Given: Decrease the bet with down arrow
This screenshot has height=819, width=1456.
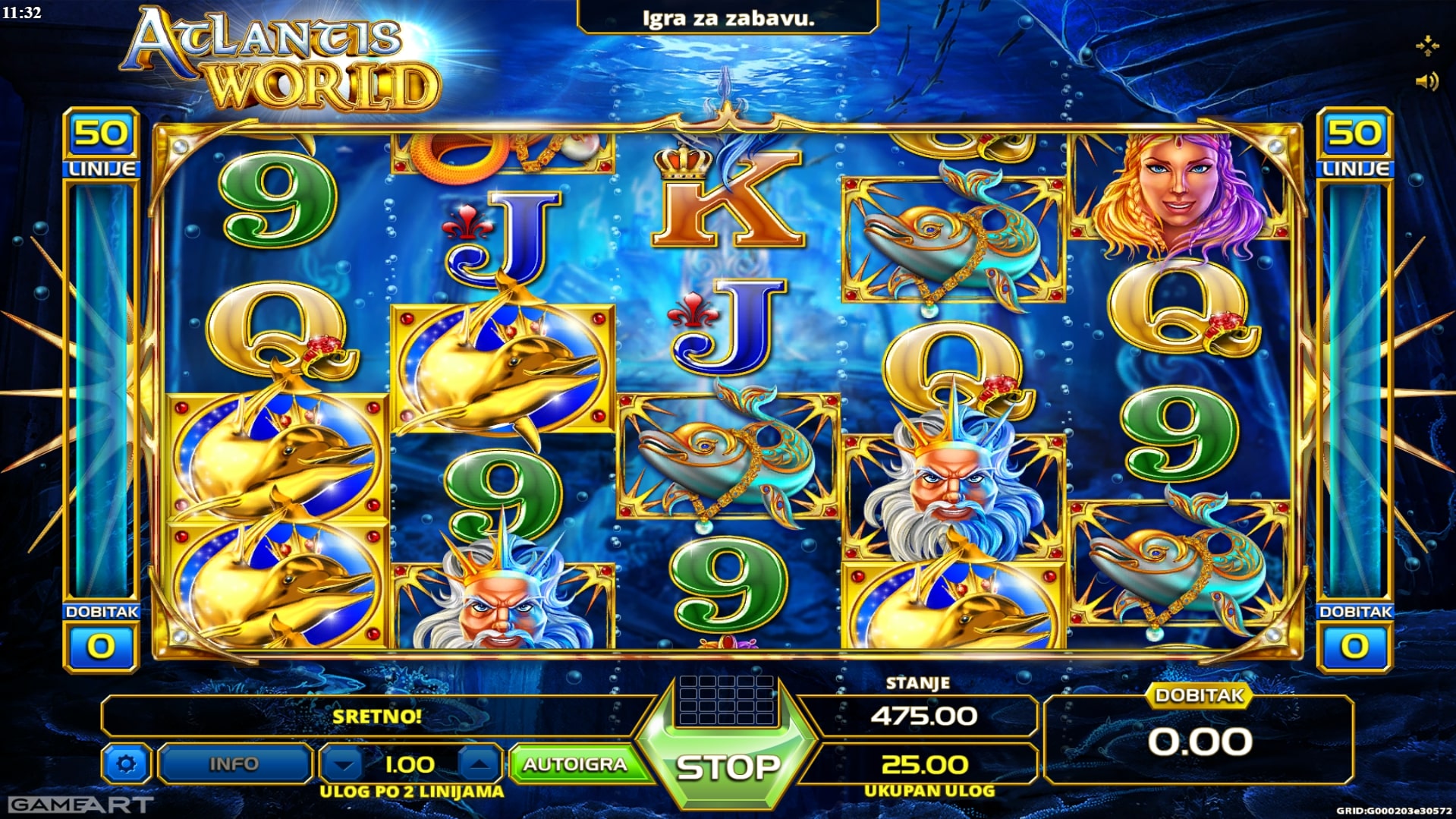Looking at the screenshot, I should pyautogui.click(x=344, y=764).
